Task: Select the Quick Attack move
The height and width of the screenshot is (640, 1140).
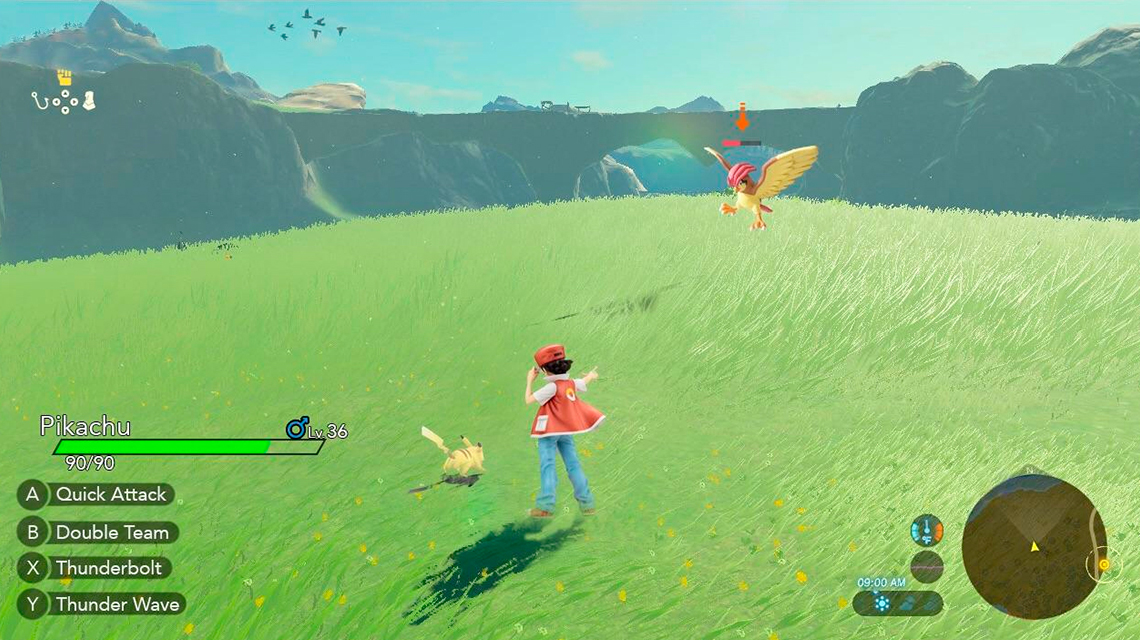Action: point(96,494)
